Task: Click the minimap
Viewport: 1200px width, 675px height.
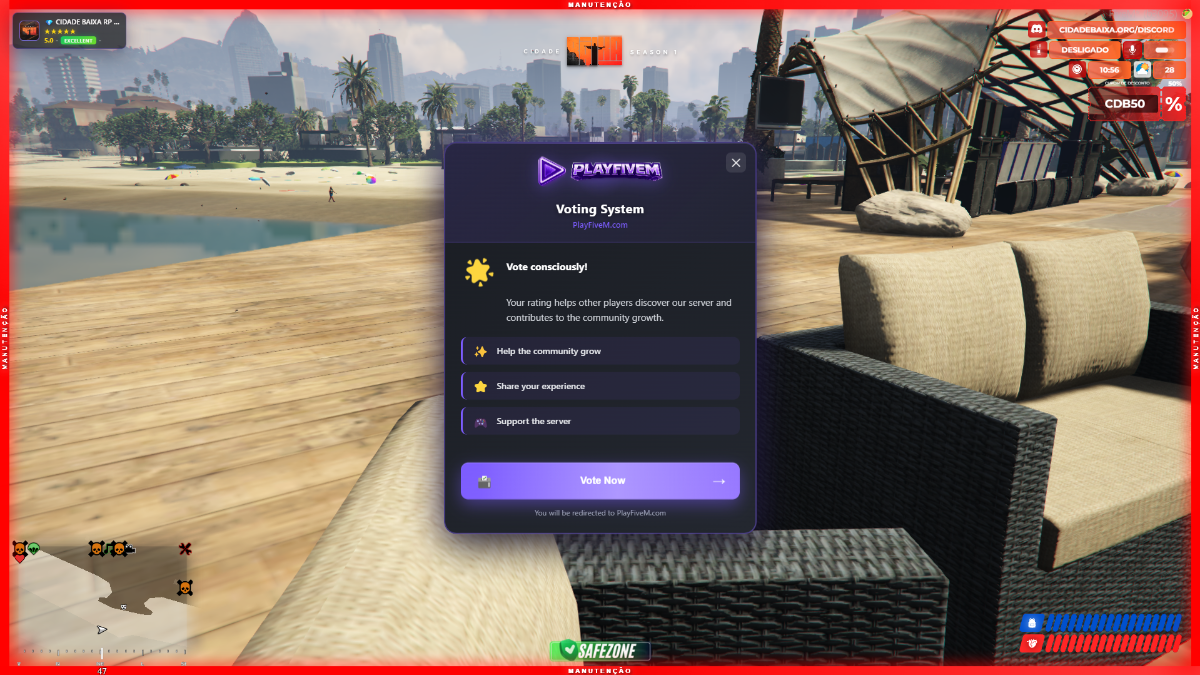Action: click(x=100, y=600)
